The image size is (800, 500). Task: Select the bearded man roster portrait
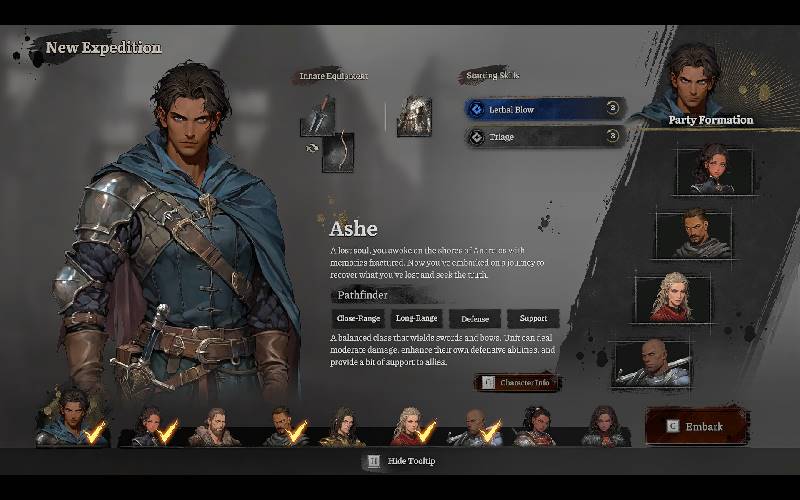pyautogui.click(x=216, y=427)
